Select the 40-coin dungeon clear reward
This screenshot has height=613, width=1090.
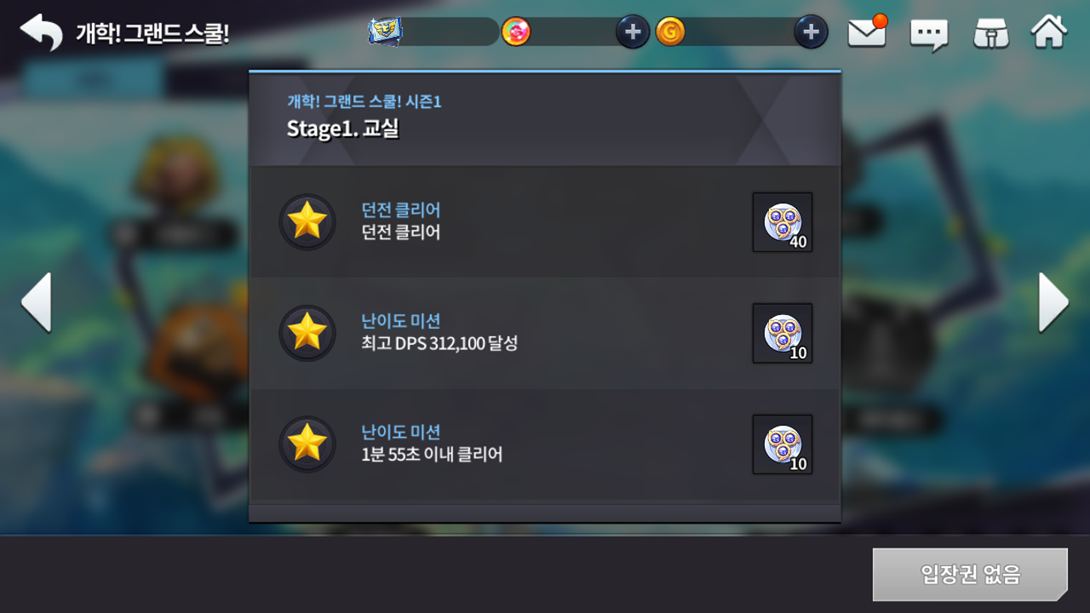point(782,222)
